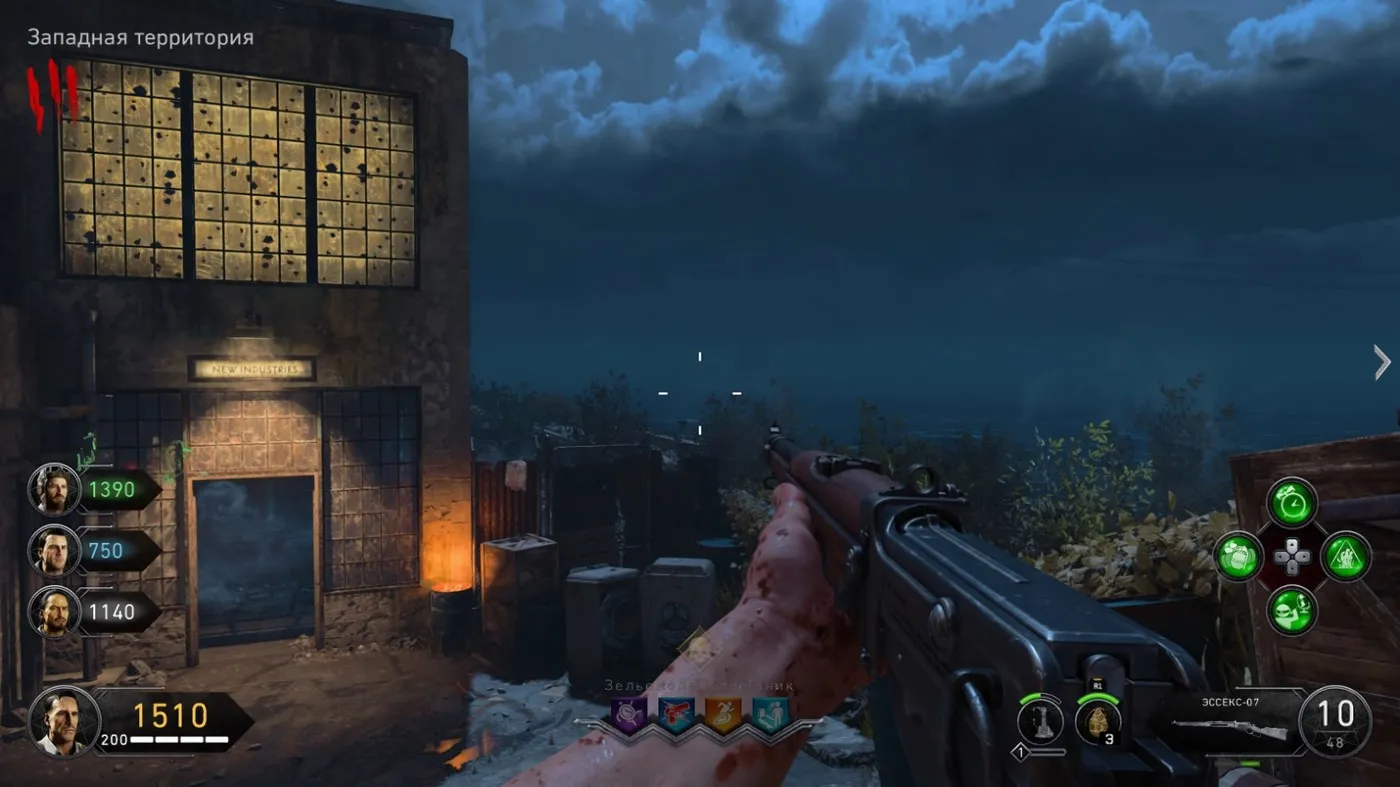The width and height of the screenshot is (1400, 787).
Task: Select the teal standing-figure perk icon
Action: 770,713
